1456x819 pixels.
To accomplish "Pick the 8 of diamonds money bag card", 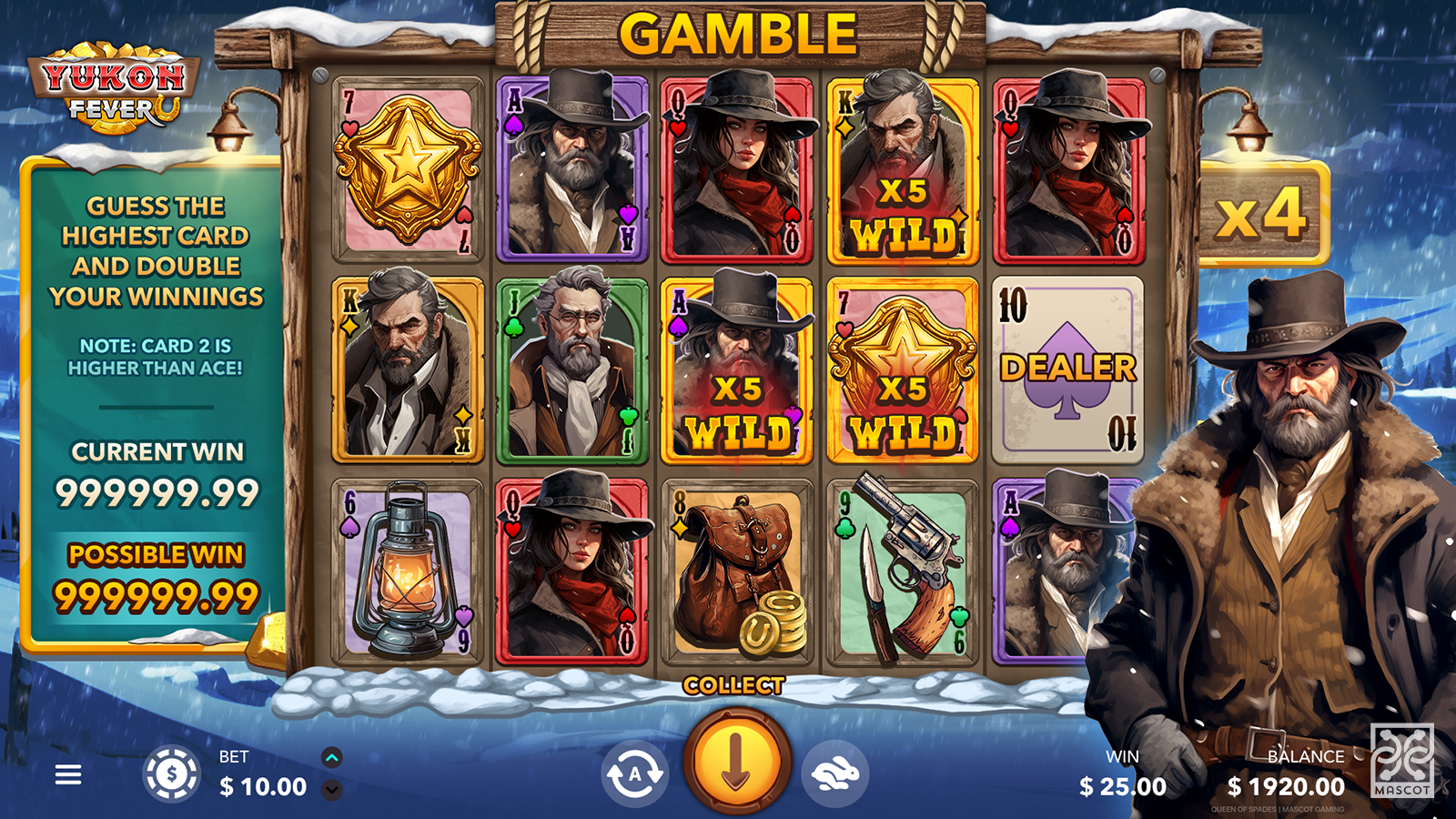I will [736, 571].
